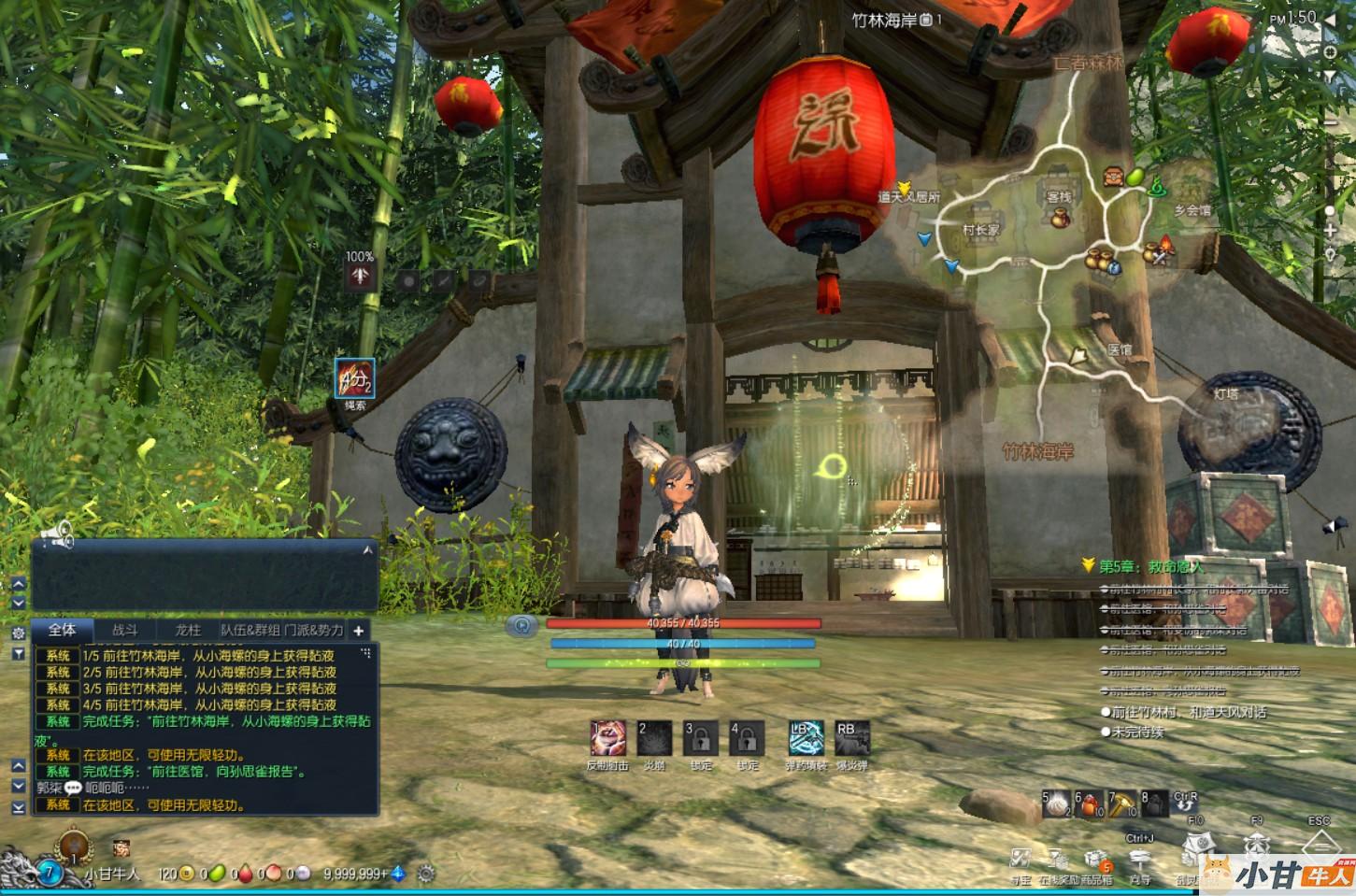Click the chat filter funnel icon
The image size is (1356, 896).
tap(18, 653)
